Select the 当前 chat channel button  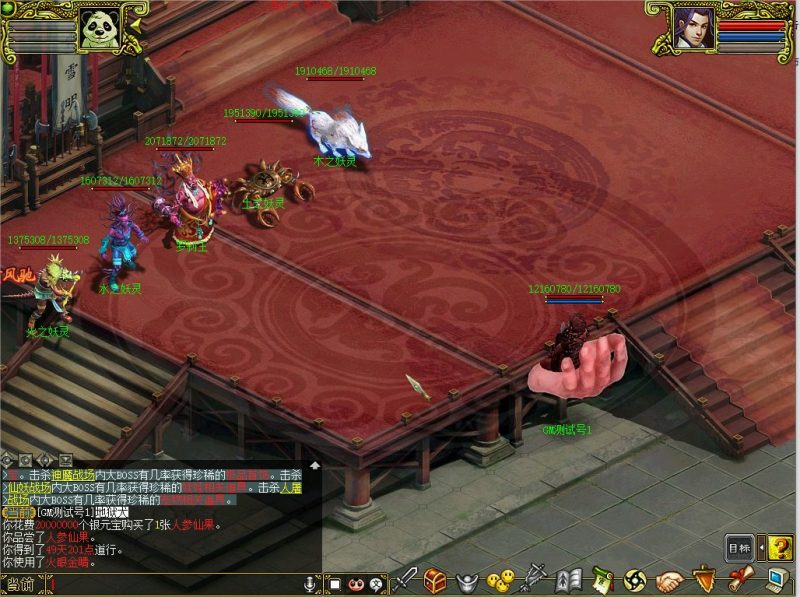(21, 584)
